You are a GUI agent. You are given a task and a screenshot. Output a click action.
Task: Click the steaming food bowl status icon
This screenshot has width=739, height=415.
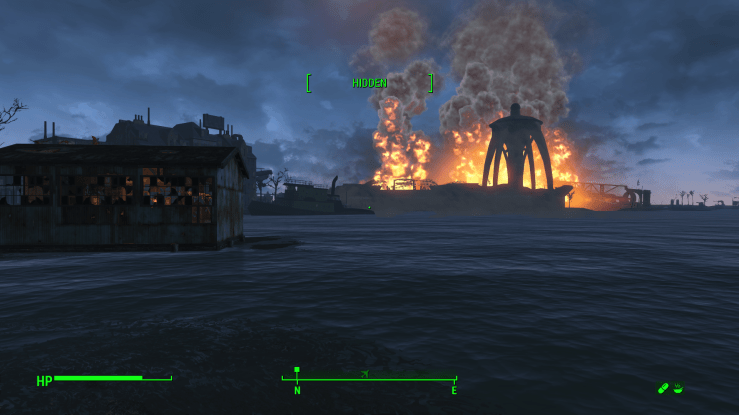(678, 388)
